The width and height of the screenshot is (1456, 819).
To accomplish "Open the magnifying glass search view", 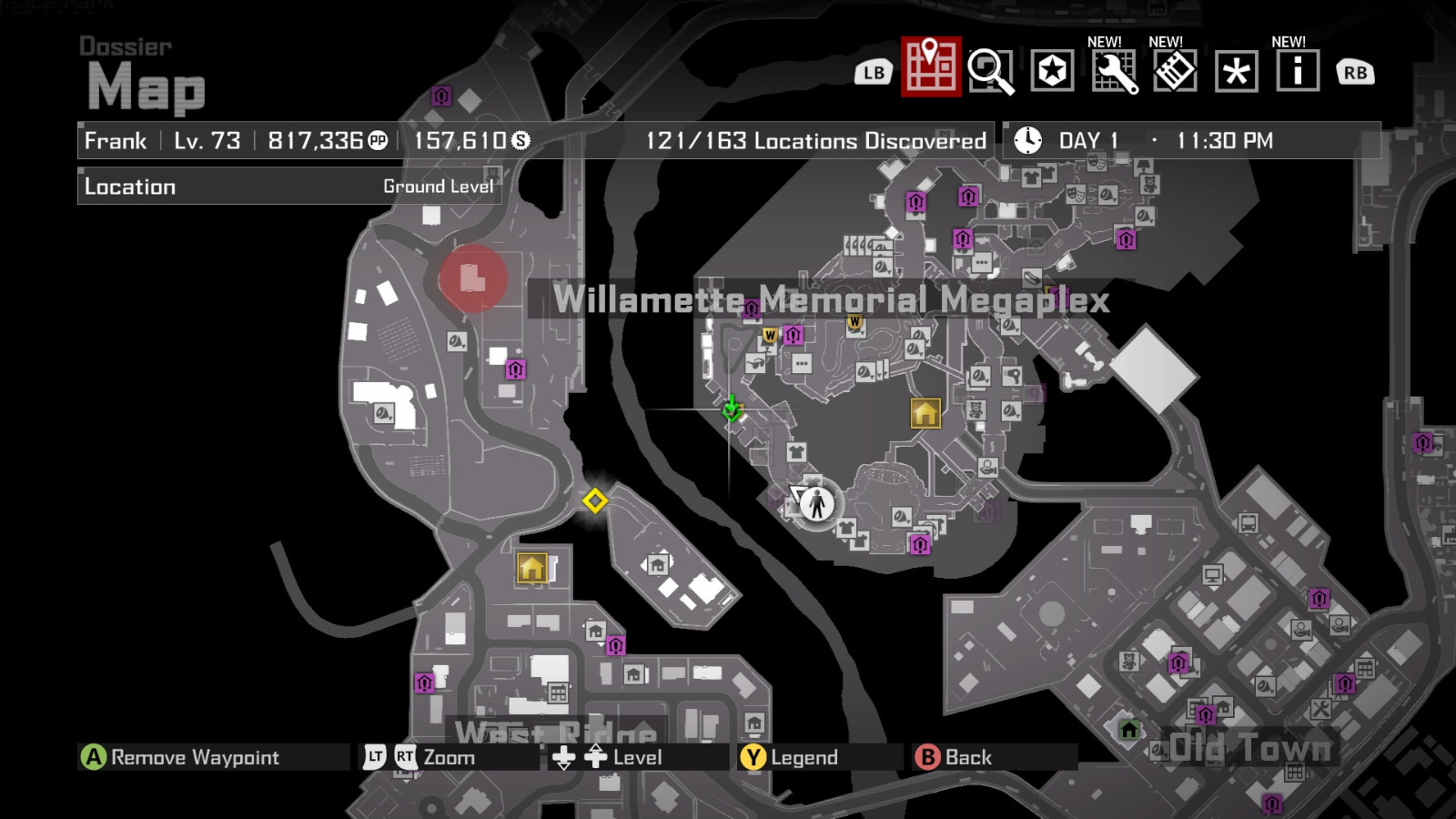I will point(992,69).
